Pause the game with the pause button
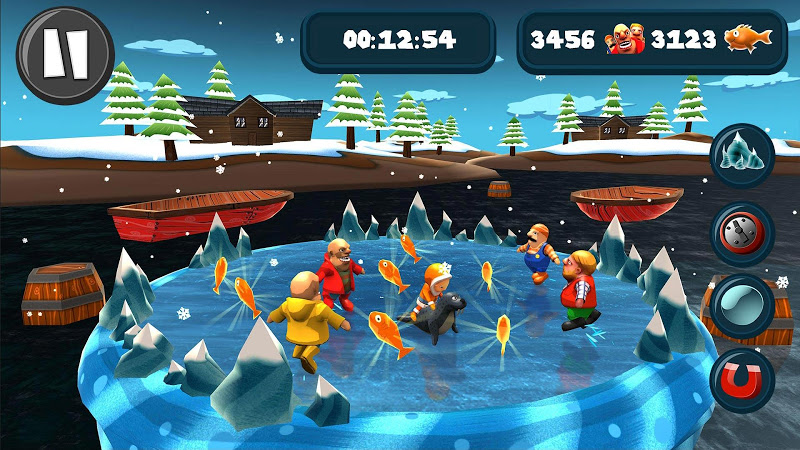The height and width of the screenshot is (450, 800). coord(65,52)
